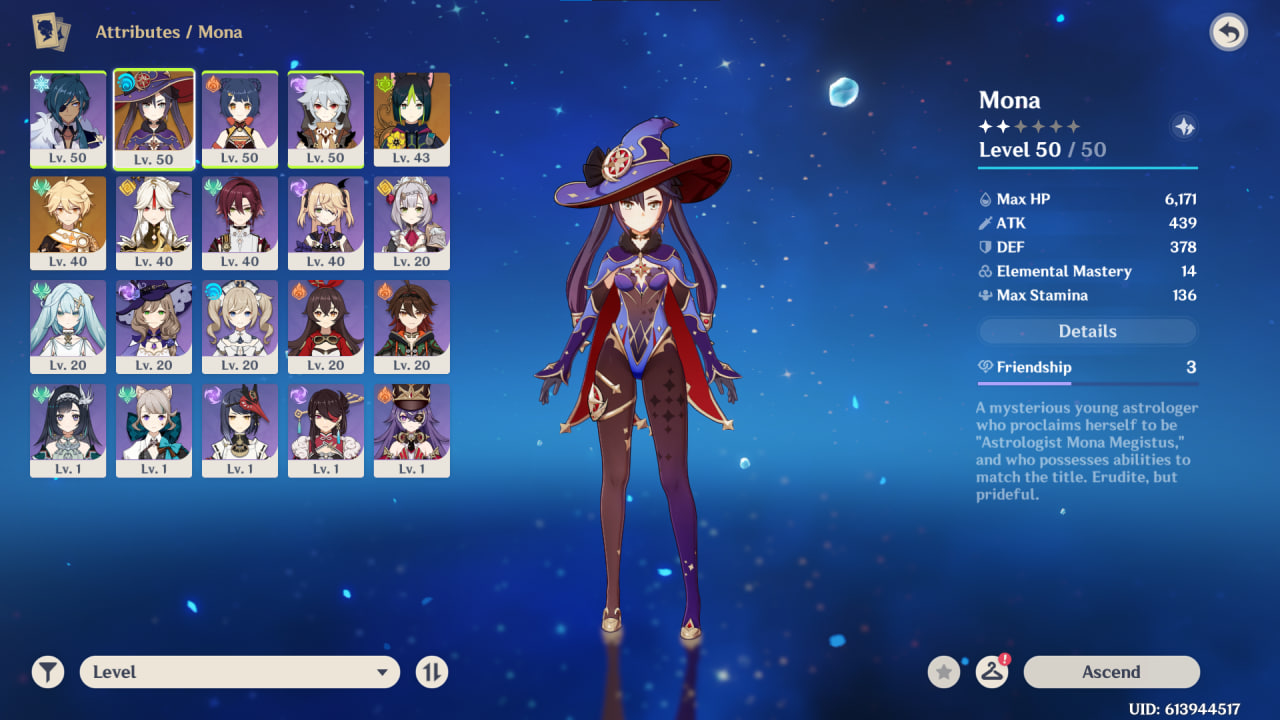Choose Noelle's portrait
This screenshot has width=1280, height=720.
412,222
